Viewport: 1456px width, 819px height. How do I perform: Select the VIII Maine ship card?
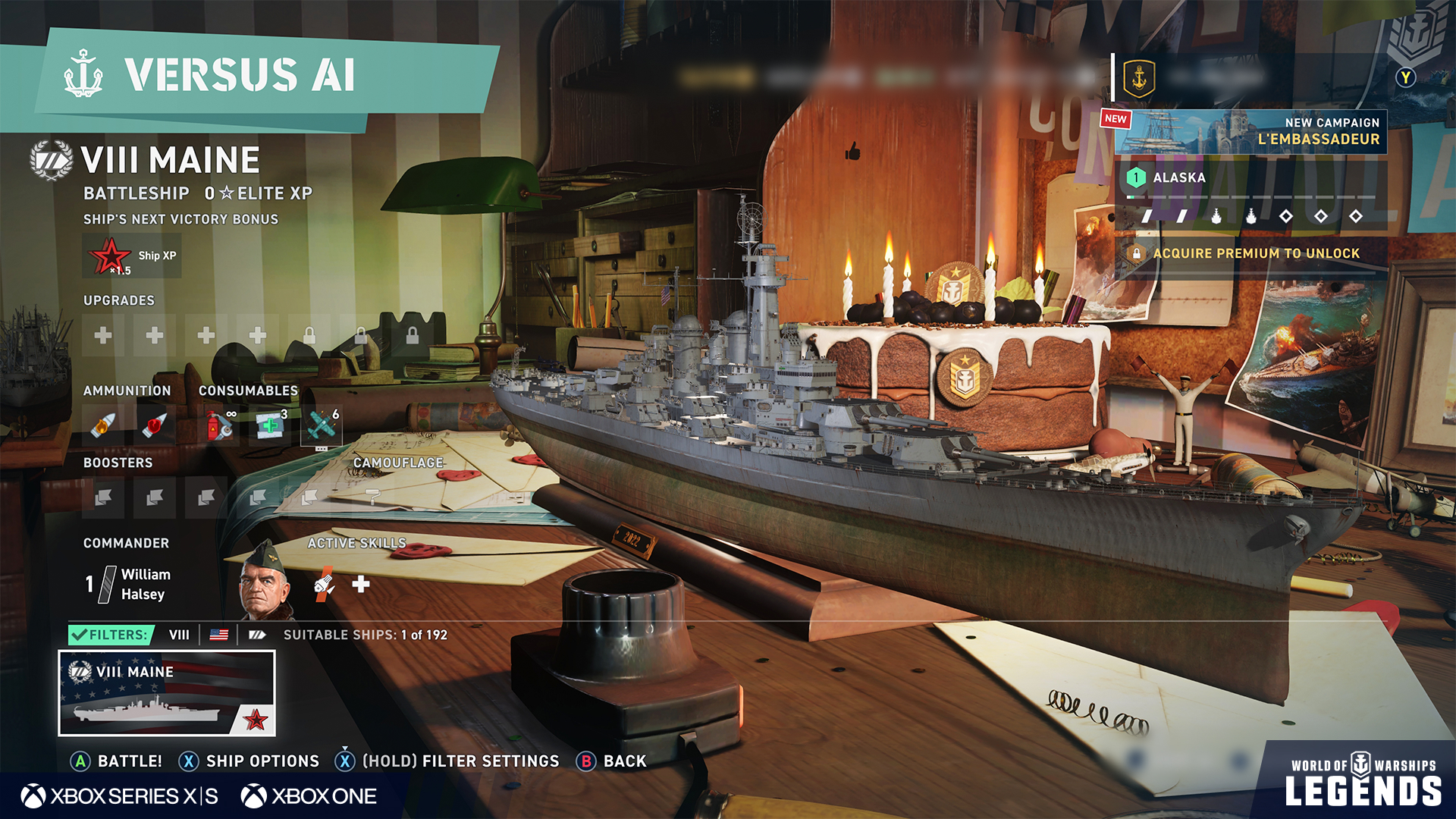167,693
